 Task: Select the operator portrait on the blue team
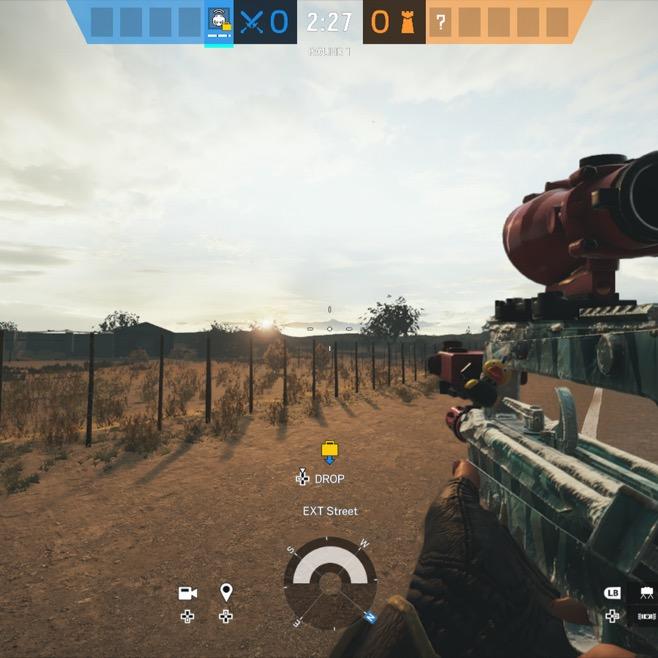tap(218, 22)
